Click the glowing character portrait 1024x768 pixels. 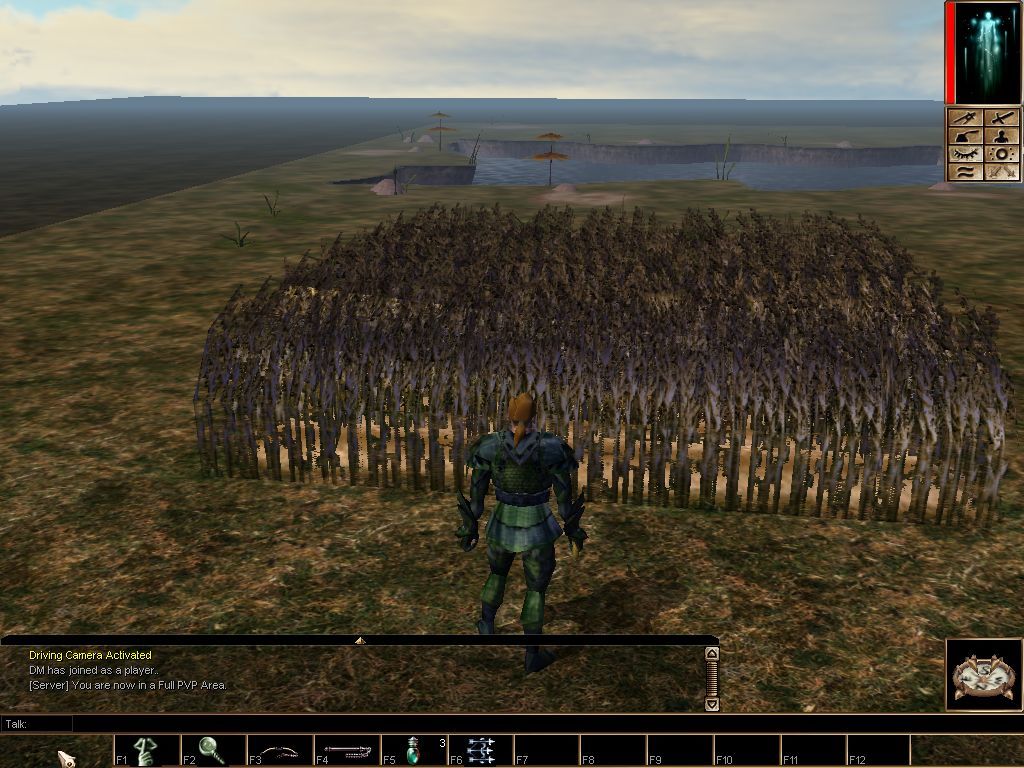[987, 53]
